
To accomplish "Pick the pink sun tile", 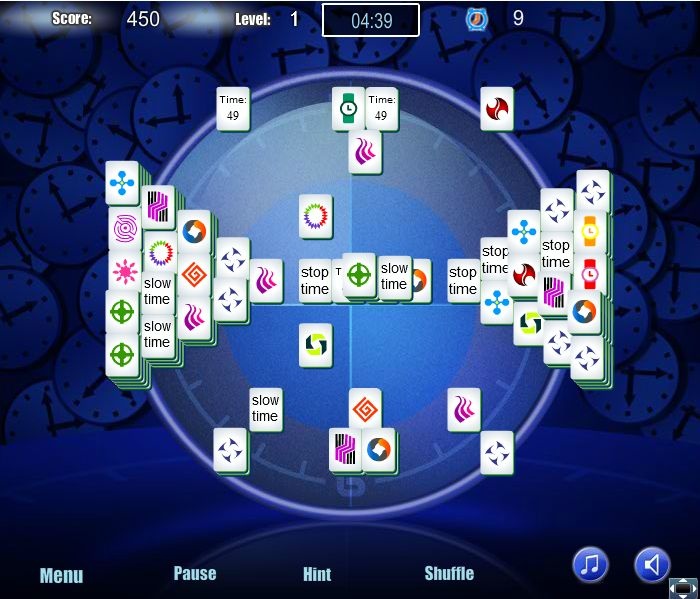I will [x=124, y=271].
